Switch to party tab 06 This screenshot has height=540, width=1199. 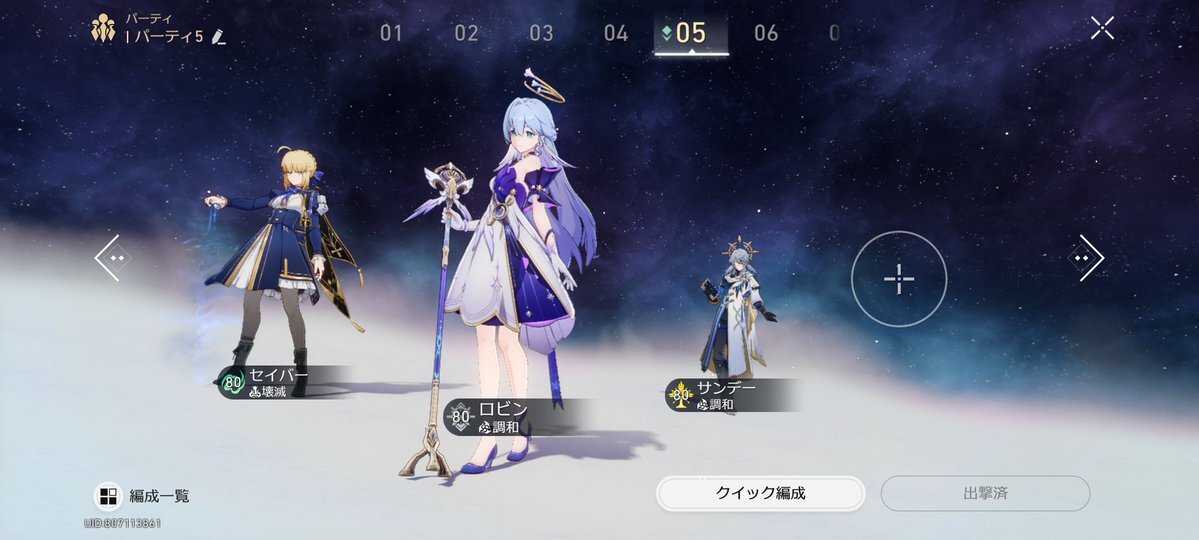(x=766, y=33)
